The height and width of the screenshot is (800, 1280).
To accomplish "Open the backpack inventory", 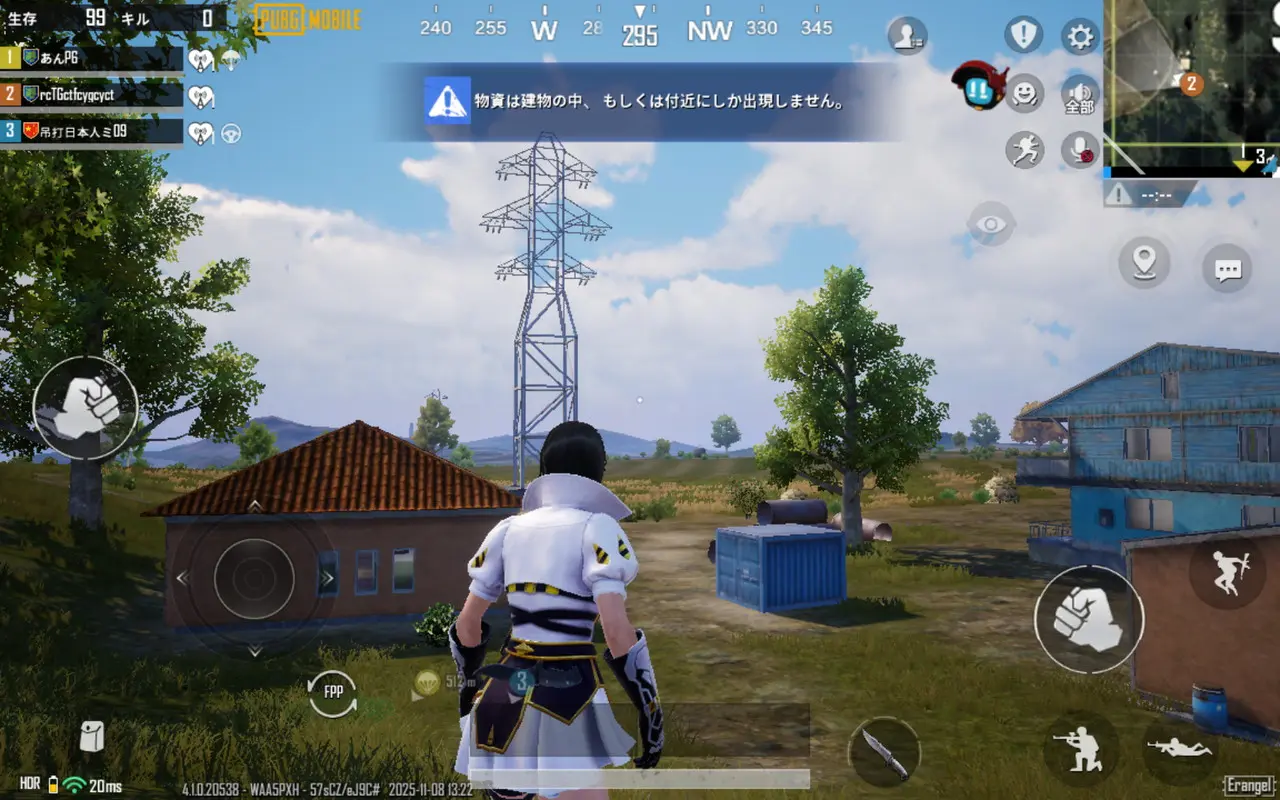I will tap(92, 736).
